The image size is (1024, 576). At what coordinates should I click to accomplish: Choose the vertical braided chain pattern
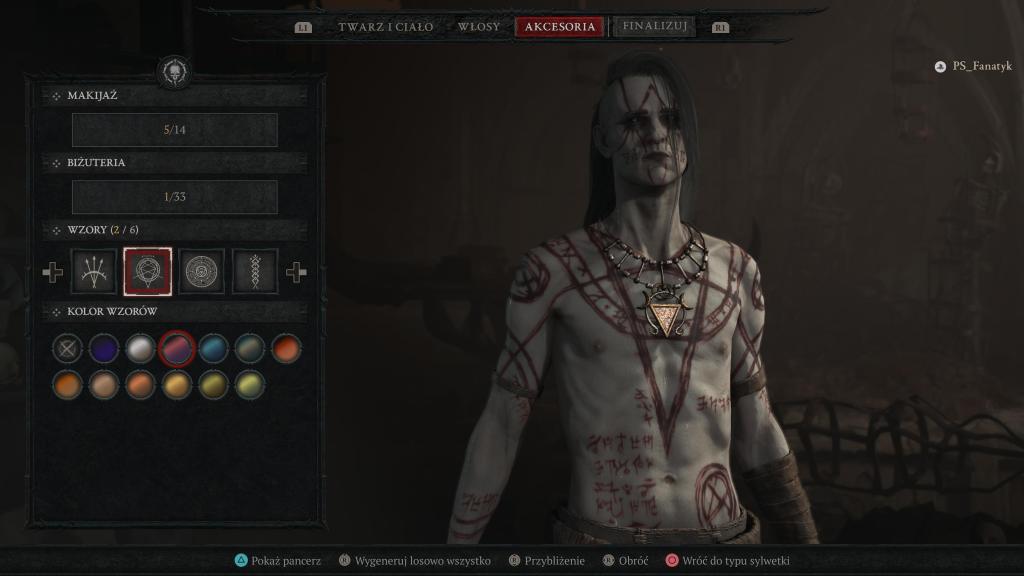[255, 271]
